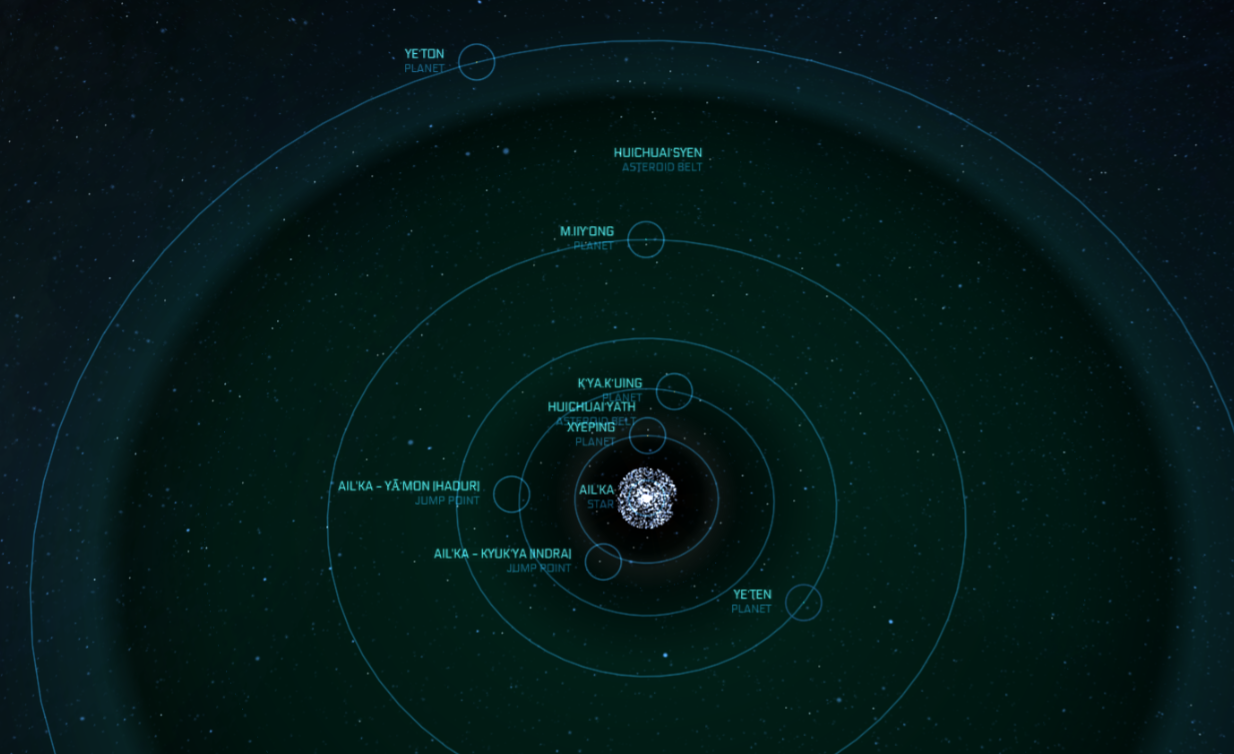1234x754 pixels.
Task: Select the Ye'ton planet marker
Action: (476, 62)
